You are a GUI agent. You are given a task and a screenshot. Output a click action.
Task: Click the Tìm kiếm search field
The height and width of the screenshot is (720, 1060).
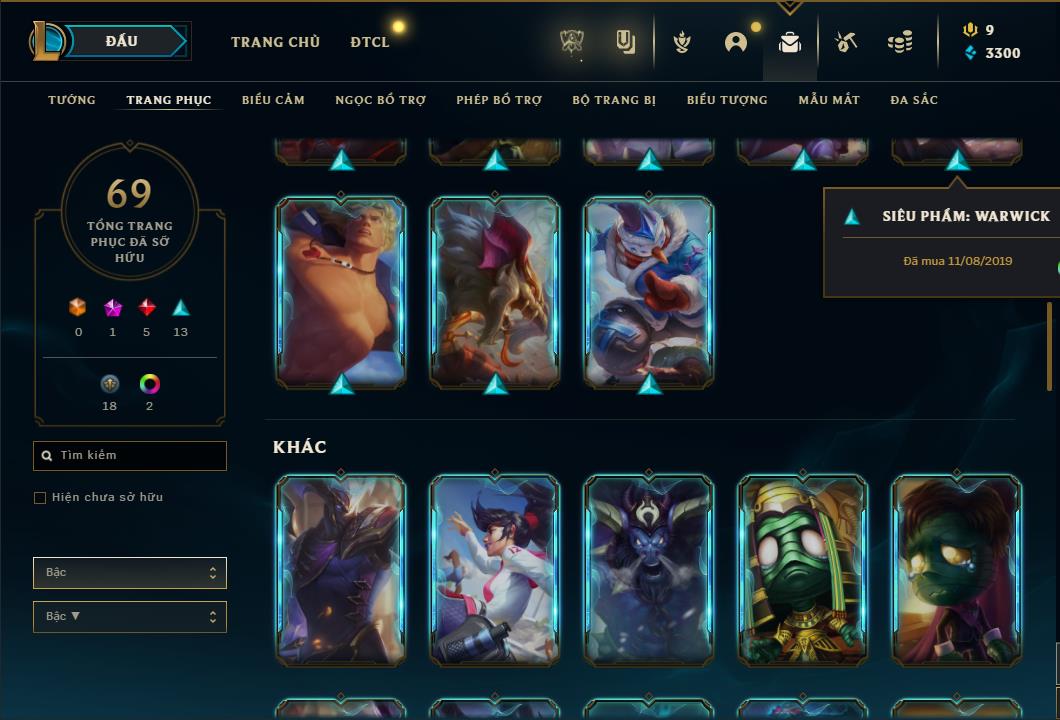130,455
